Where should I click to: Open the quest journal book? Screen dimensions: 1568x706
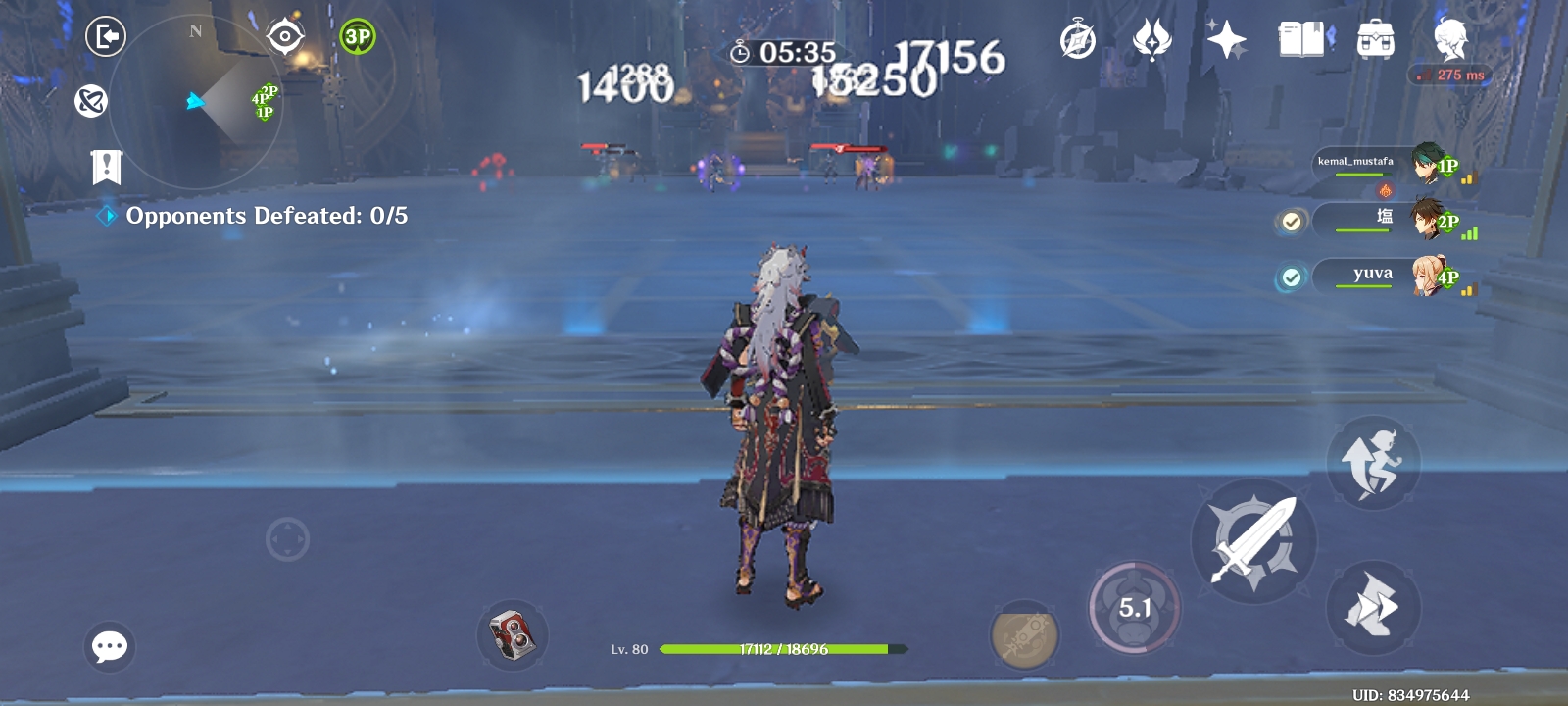pos(1302,41)
